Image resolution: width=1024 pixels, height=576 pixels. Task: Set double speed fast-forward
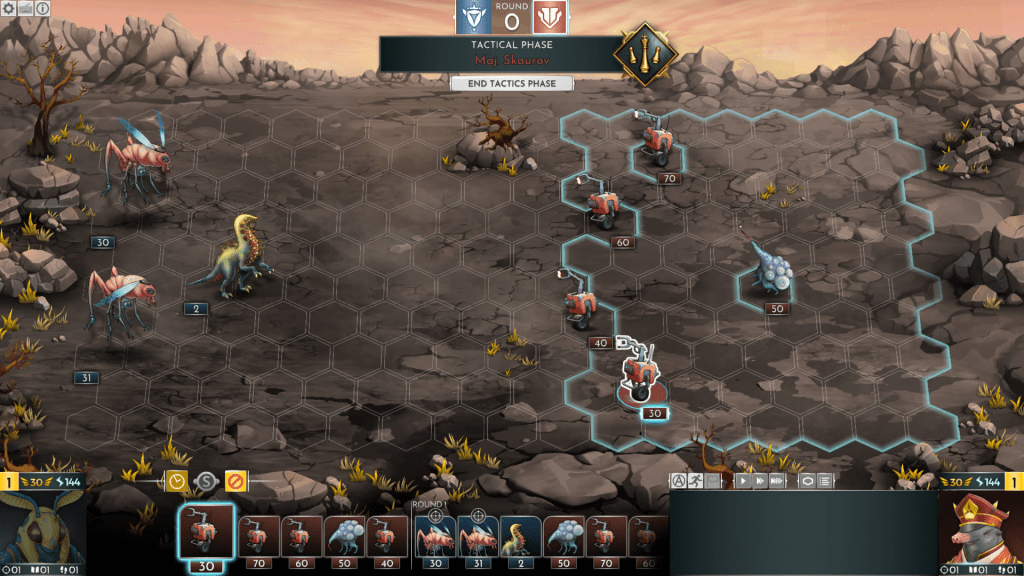(760, 481)
